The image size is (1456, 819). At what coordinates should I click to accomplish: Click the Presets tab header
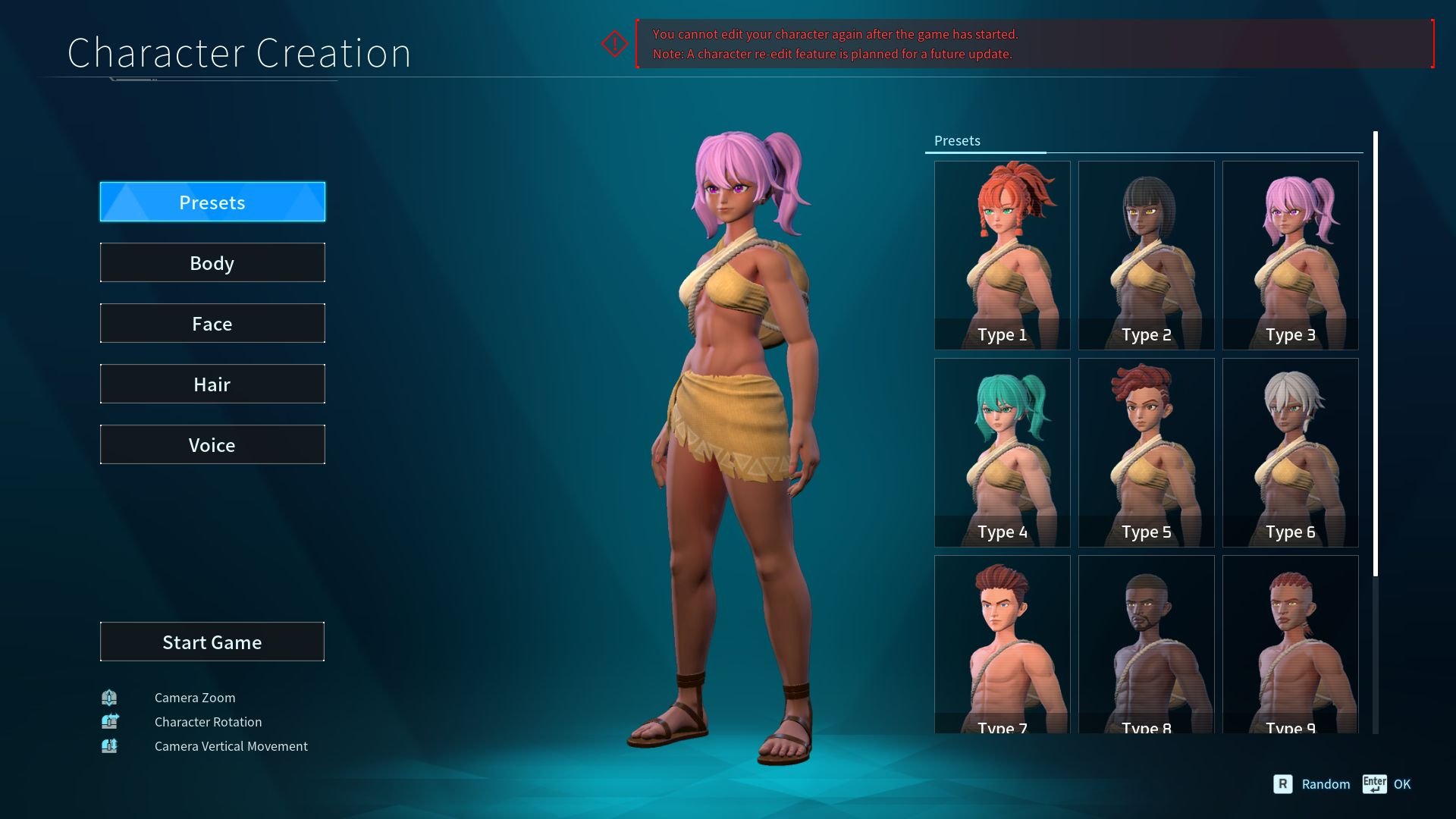coord(957,141)
